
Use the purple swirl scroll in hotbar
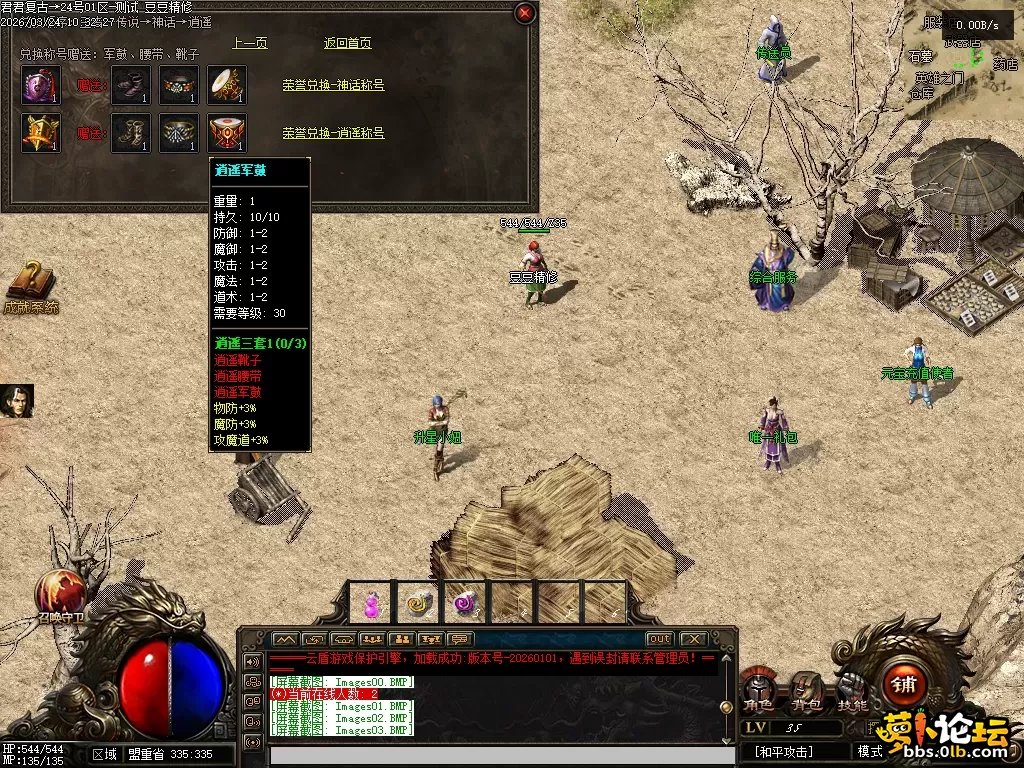464,604
